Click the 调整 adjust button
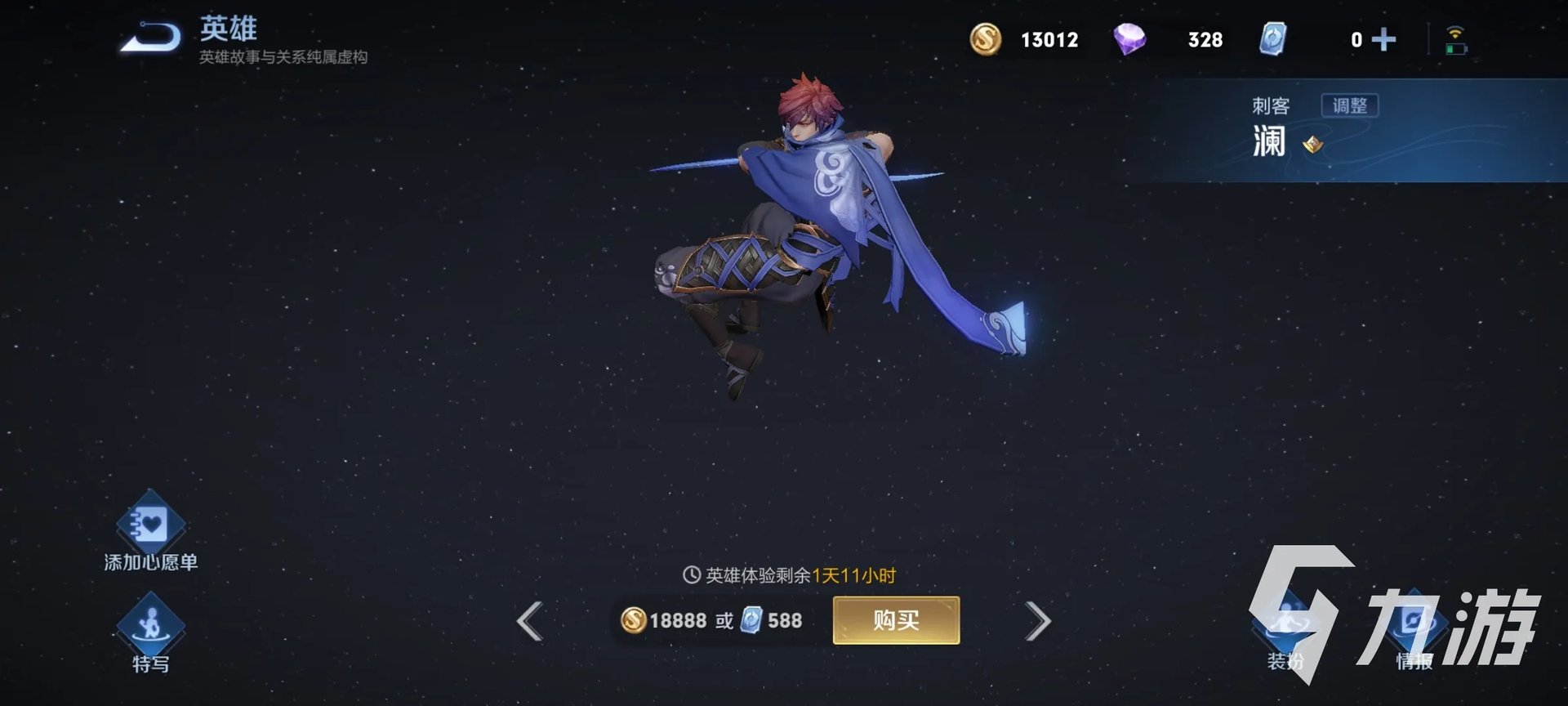Screen dimensions: 1568x706 pyautogui.click(x=1349, y=105)
